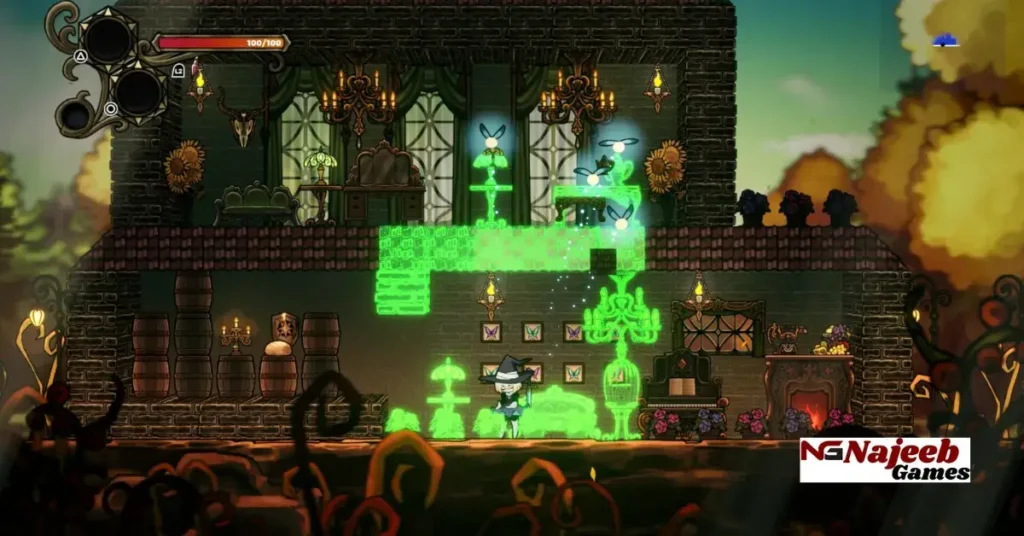
Task: Open the Najeeb Games watermark logo
Action: pyautogui.click(x=884, y=460)
